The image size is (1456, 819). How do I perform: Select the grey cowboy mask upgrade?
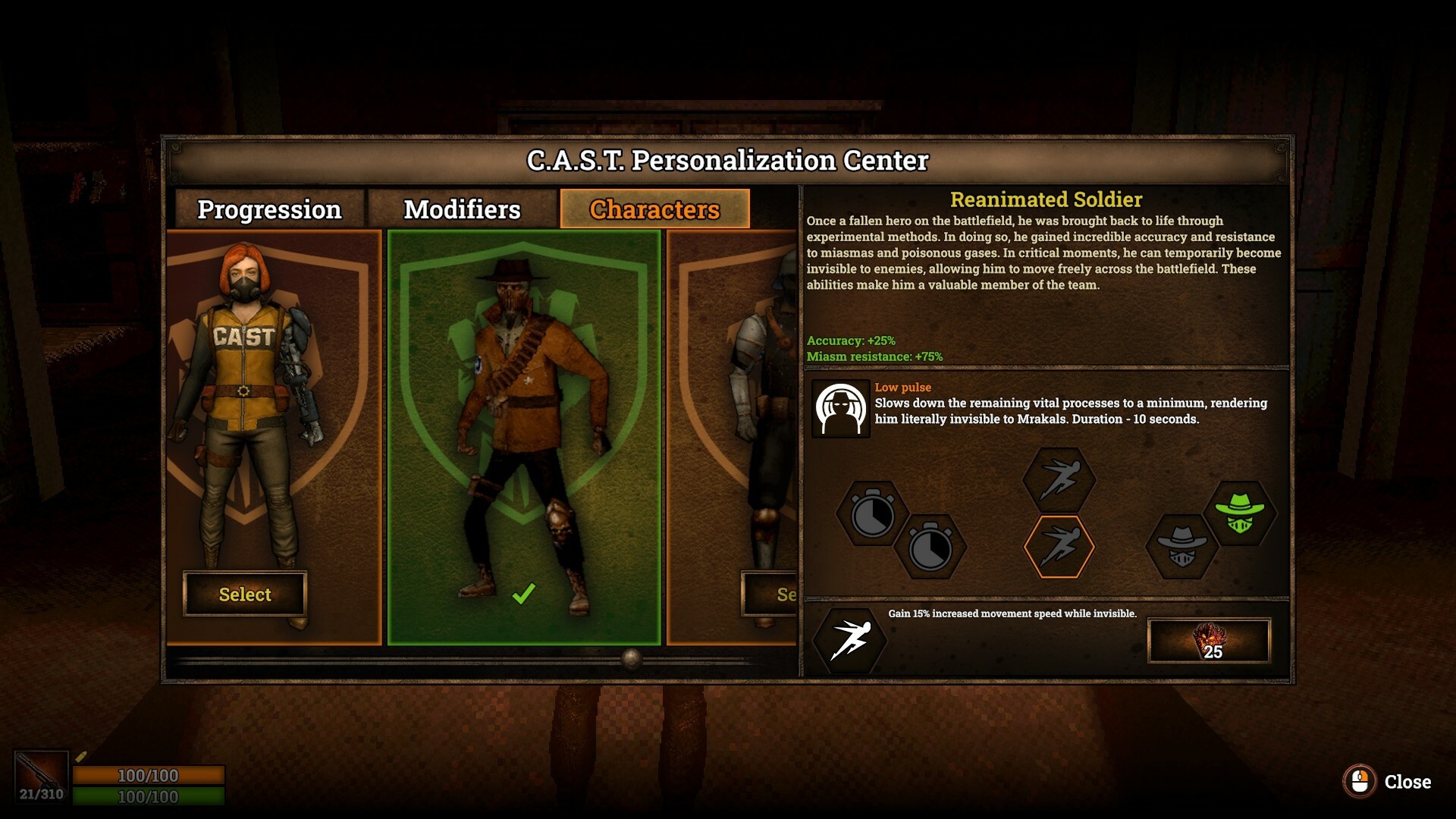click(x=1181, y=547)
